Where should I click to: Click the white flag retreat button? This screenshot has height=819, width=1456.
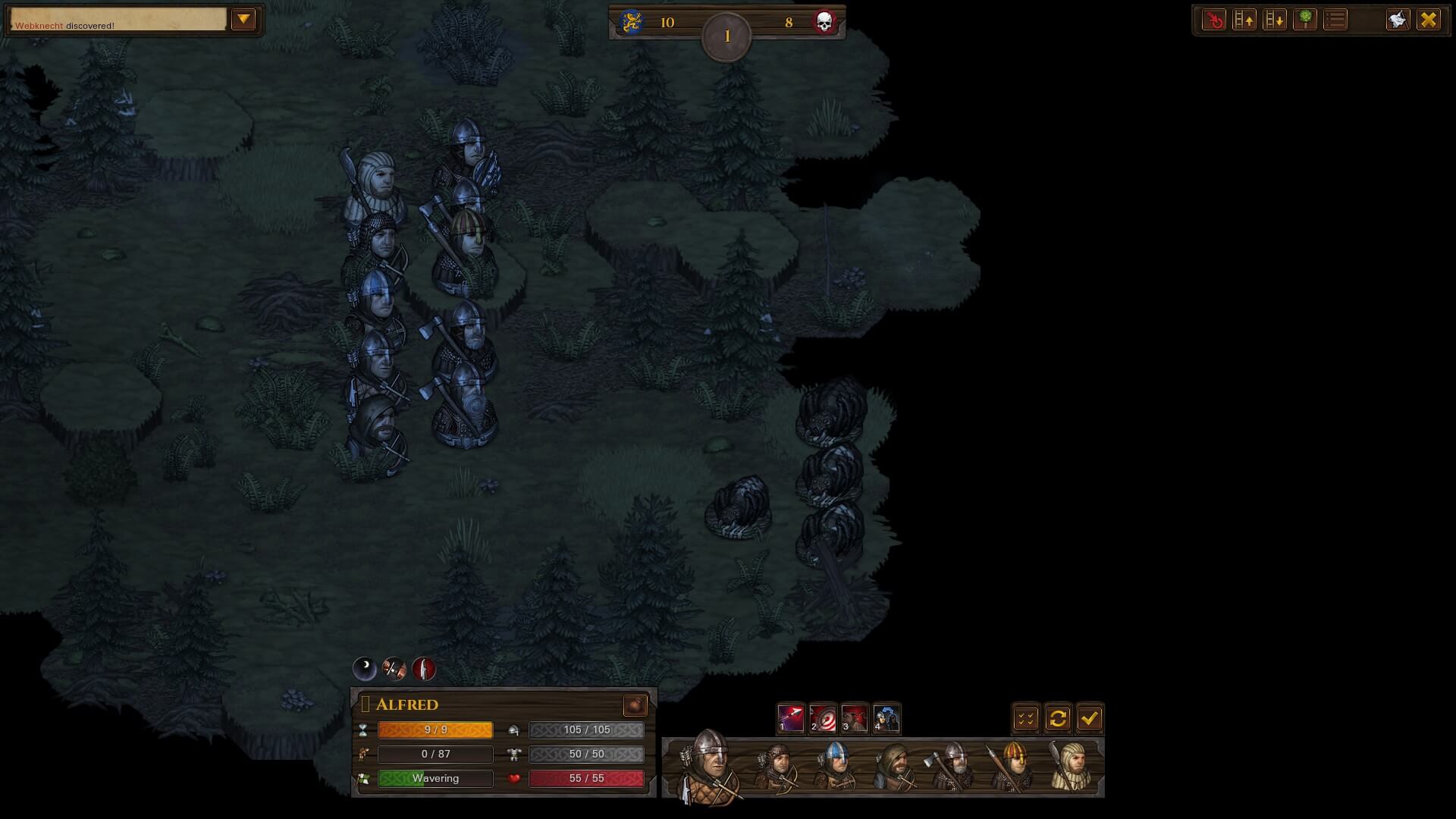coord(1398,20)
